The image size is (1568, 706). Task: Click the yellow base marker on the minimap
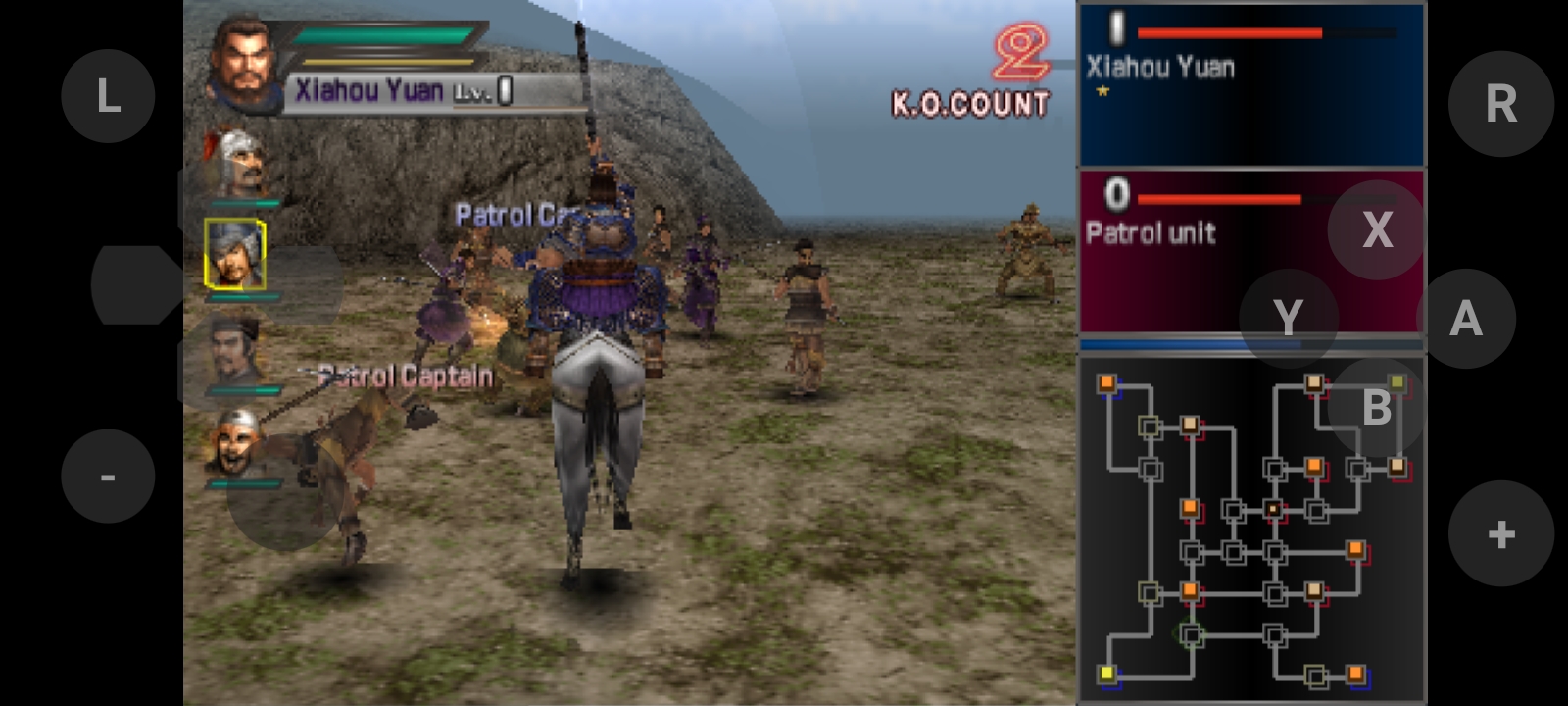pyautogui.click(x=1108, y=673)
